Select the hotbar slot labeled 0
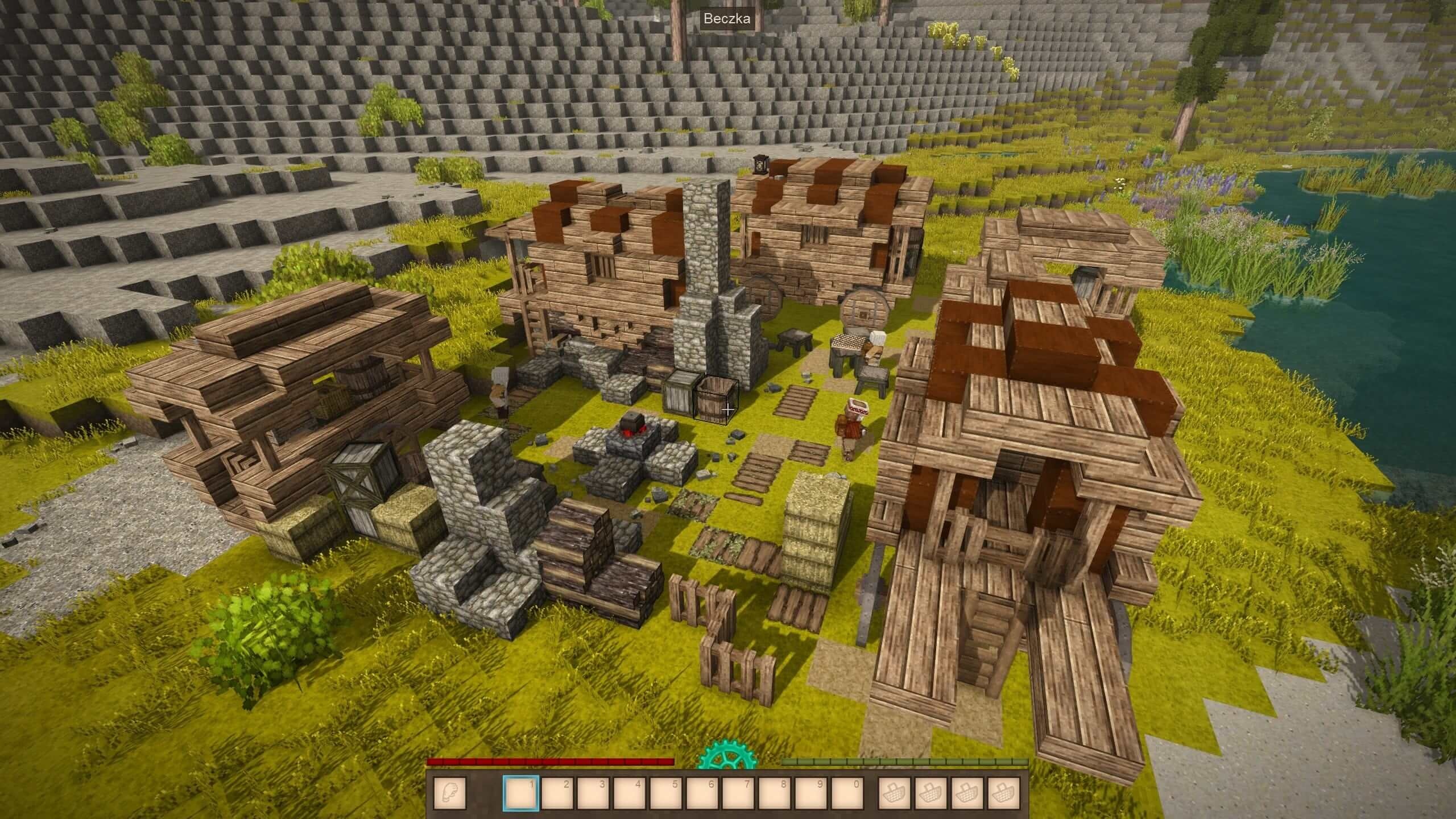This screenshot has width=1456, height=819. (848, 792)
